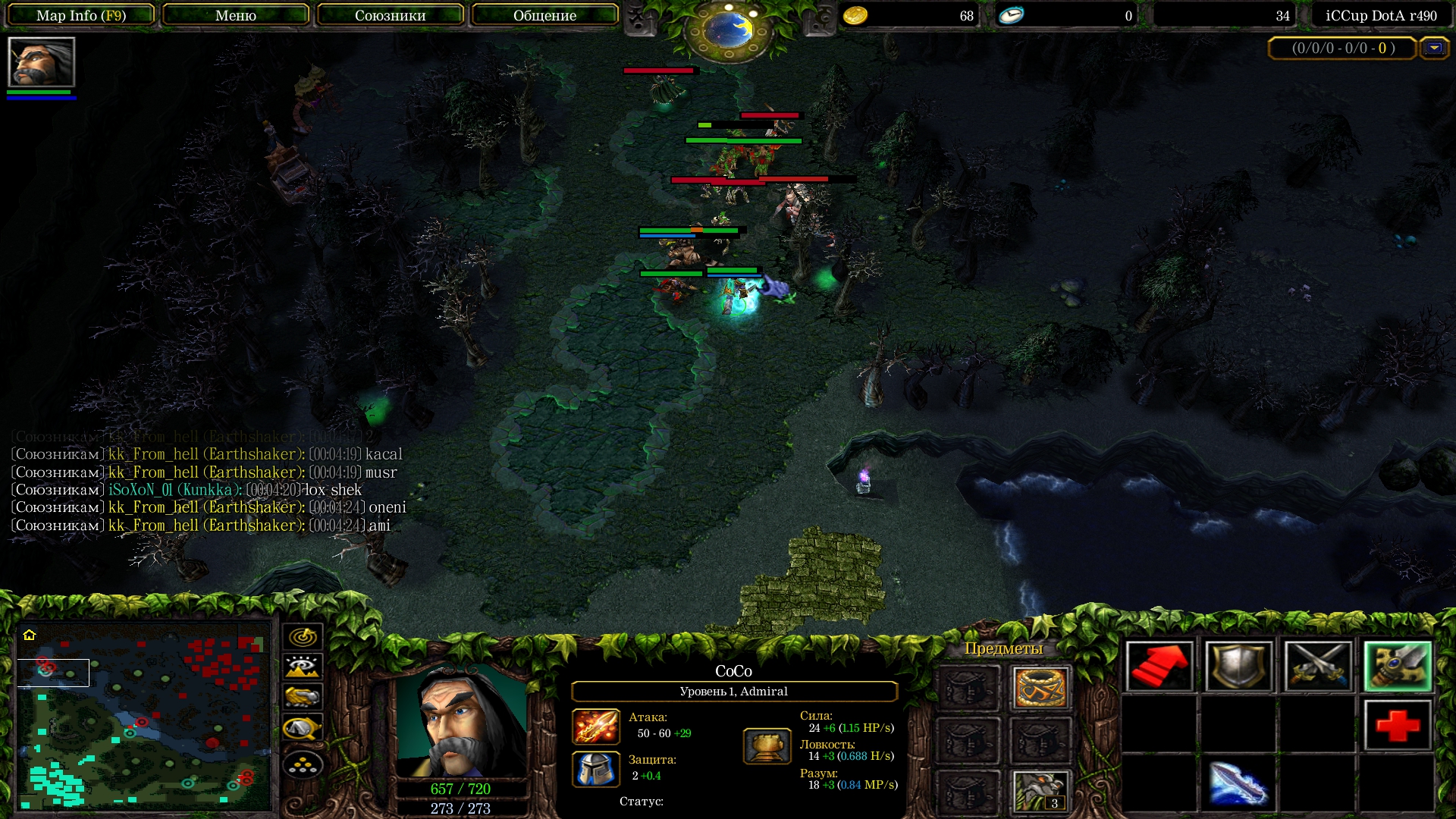
Task: Activate the minimap signal ping button
Action: 303,636
